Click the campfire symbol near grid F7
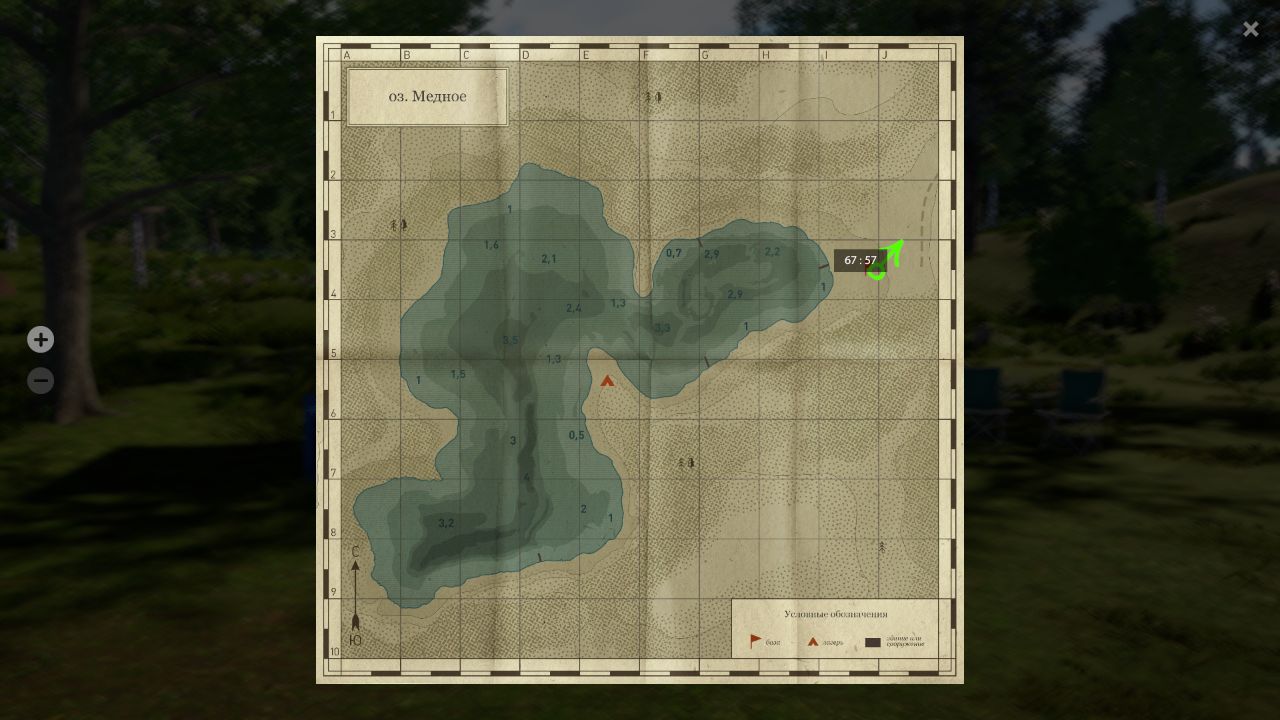This screenshot has height=720, width=1280. [x=687, y=463]
